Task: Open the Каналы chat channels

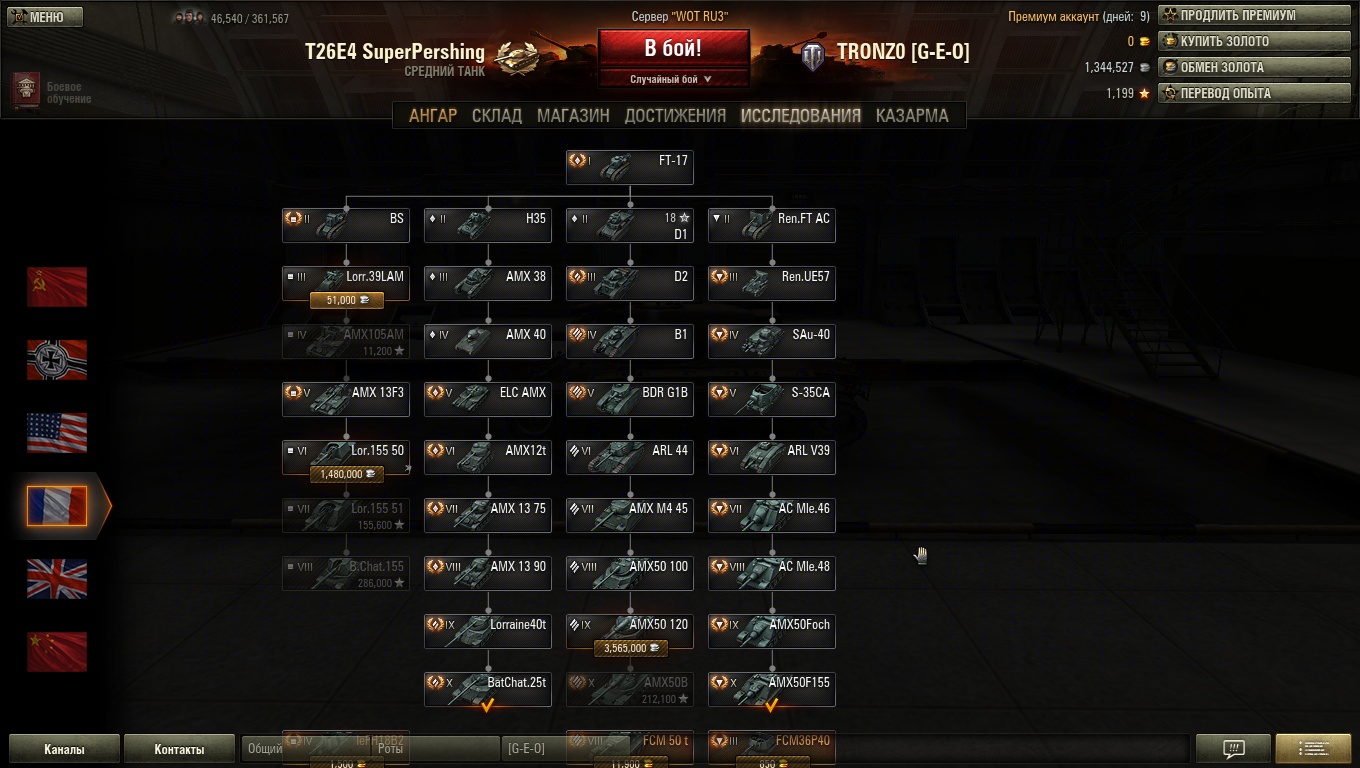Action: point(64,749)
